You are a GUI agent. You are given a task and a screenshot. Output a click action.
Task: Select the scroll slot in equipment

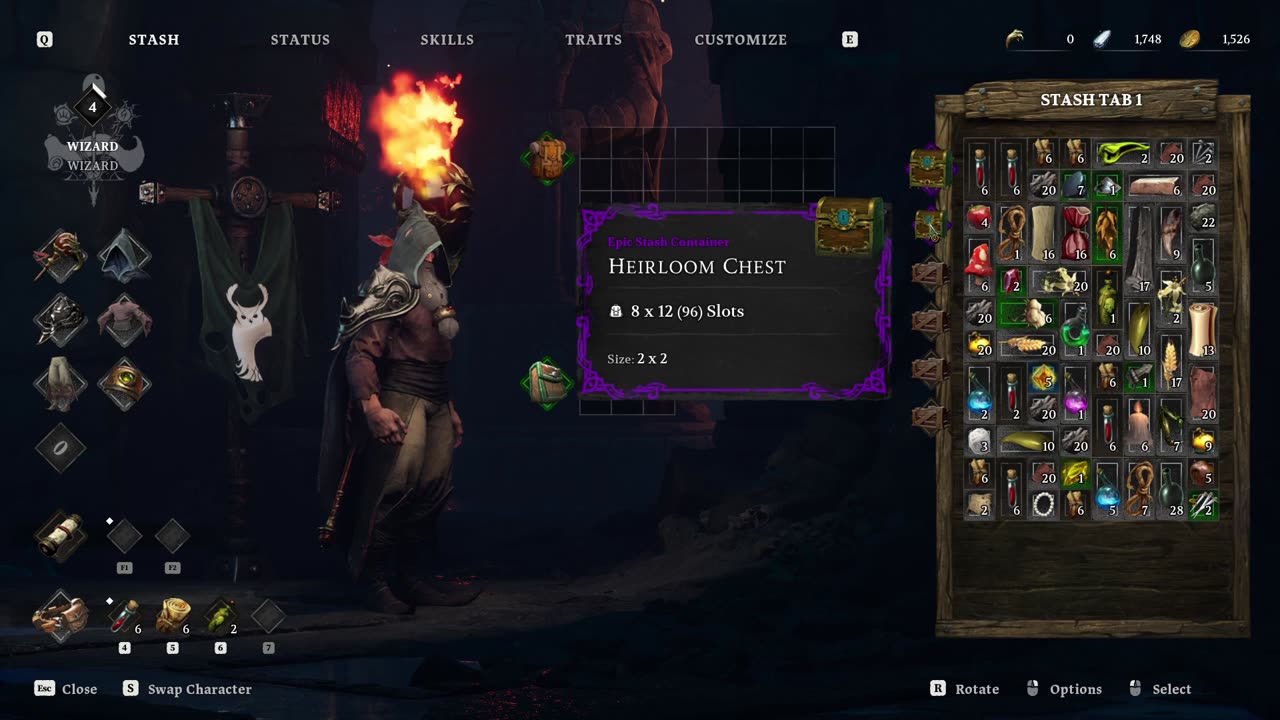60,535
